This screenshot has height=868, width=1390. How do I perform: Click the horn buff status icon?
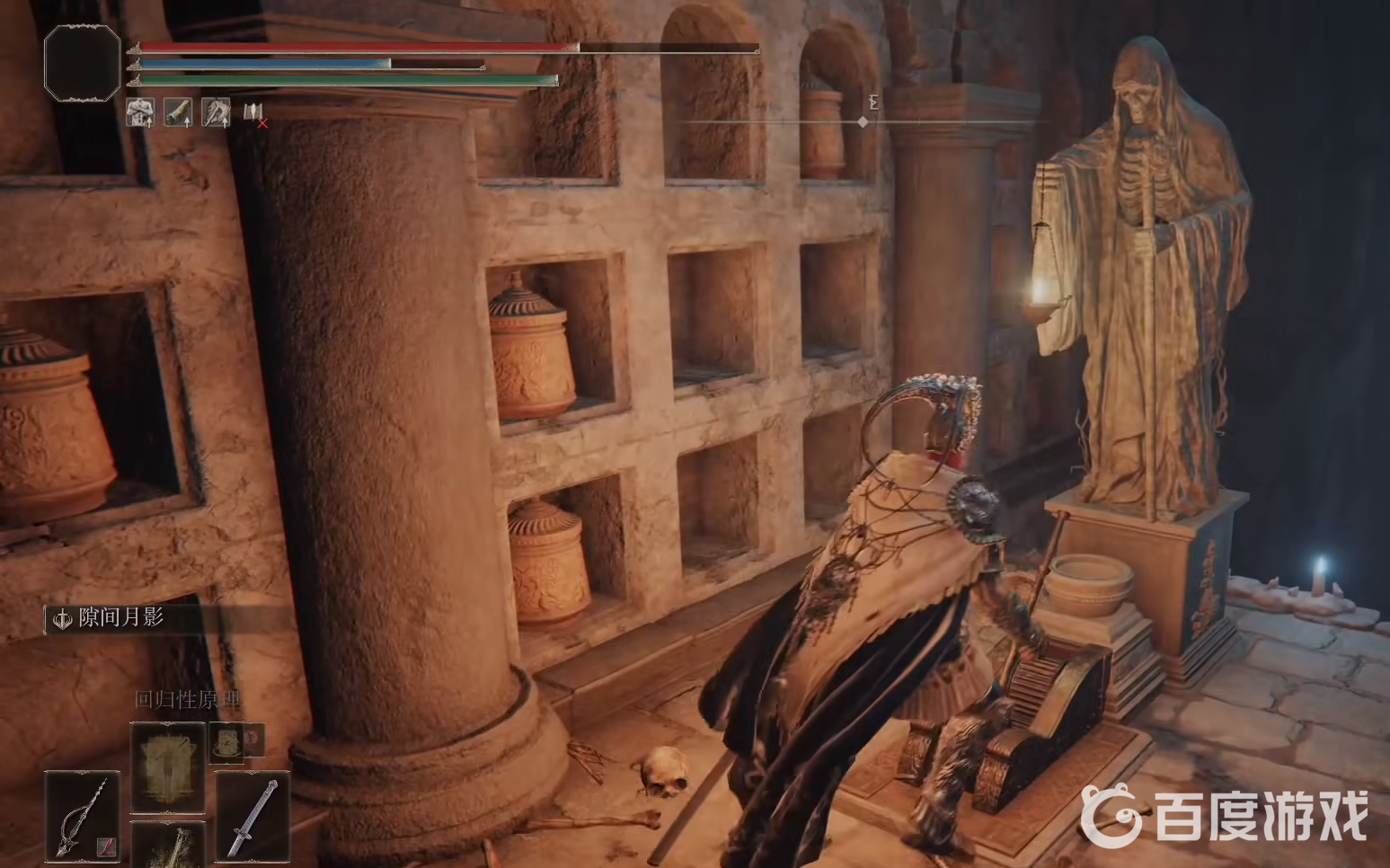point(178,112)
